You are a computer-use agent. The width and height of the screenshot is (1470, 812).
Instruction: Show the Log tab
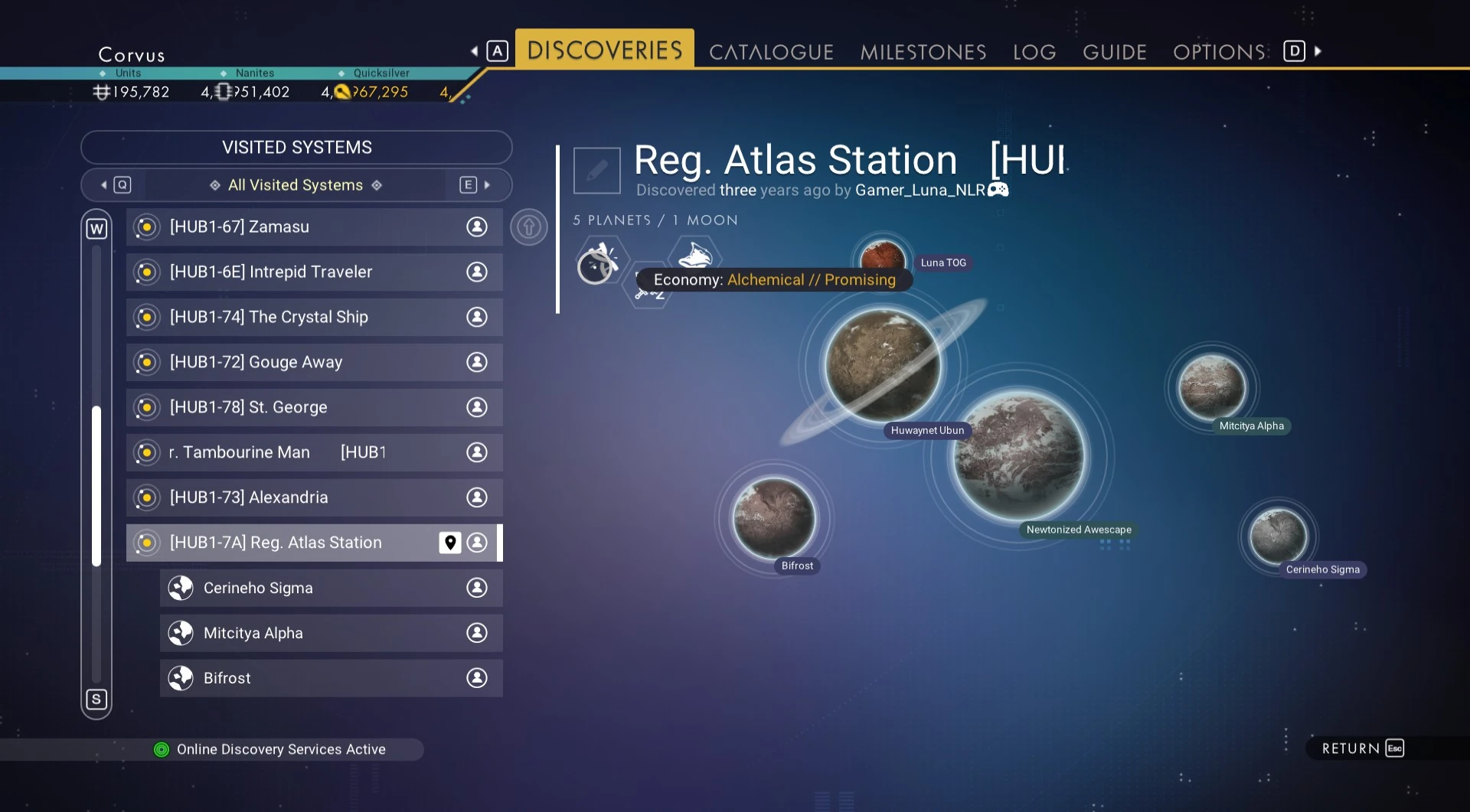coord(1034,52)
